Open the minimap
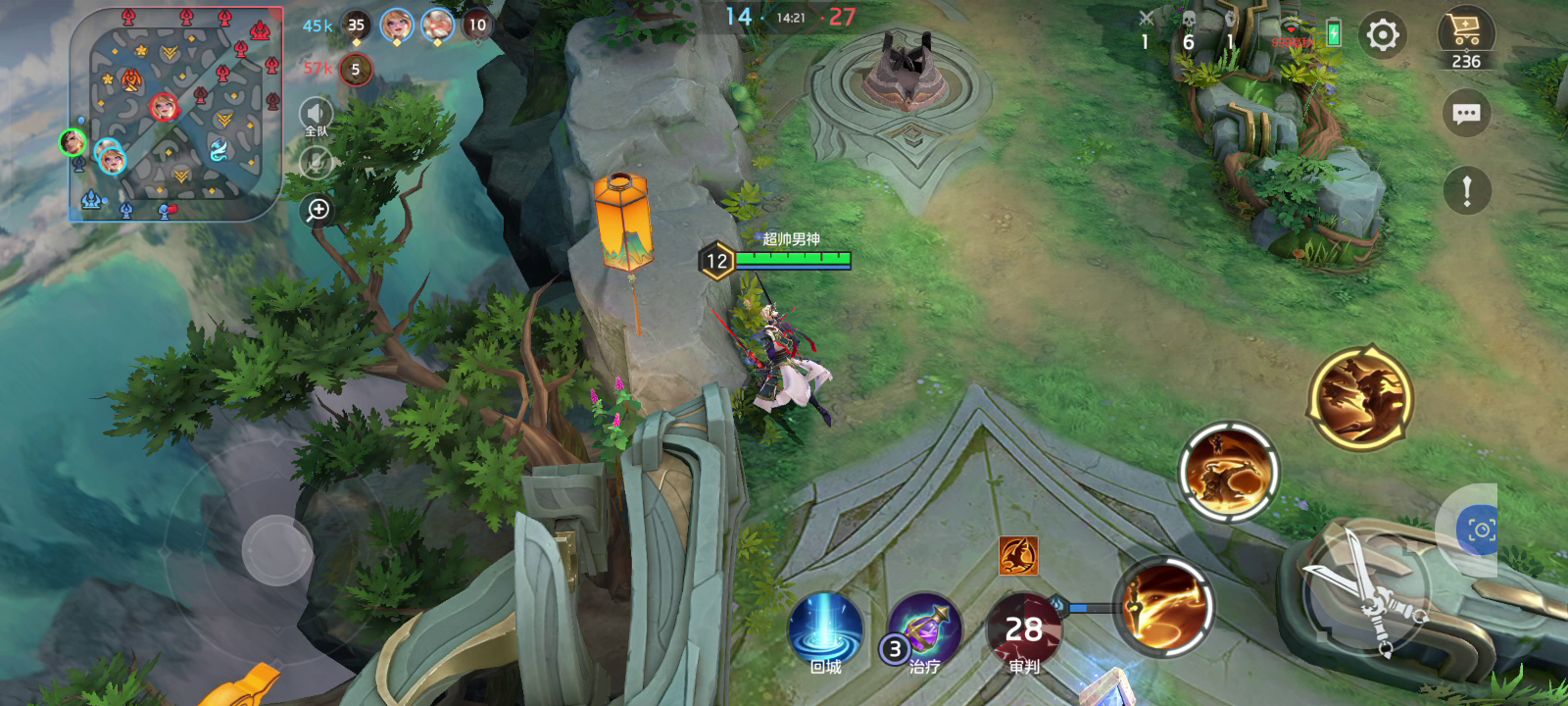This screenshot has height=706, width=1568. point(174,113)
